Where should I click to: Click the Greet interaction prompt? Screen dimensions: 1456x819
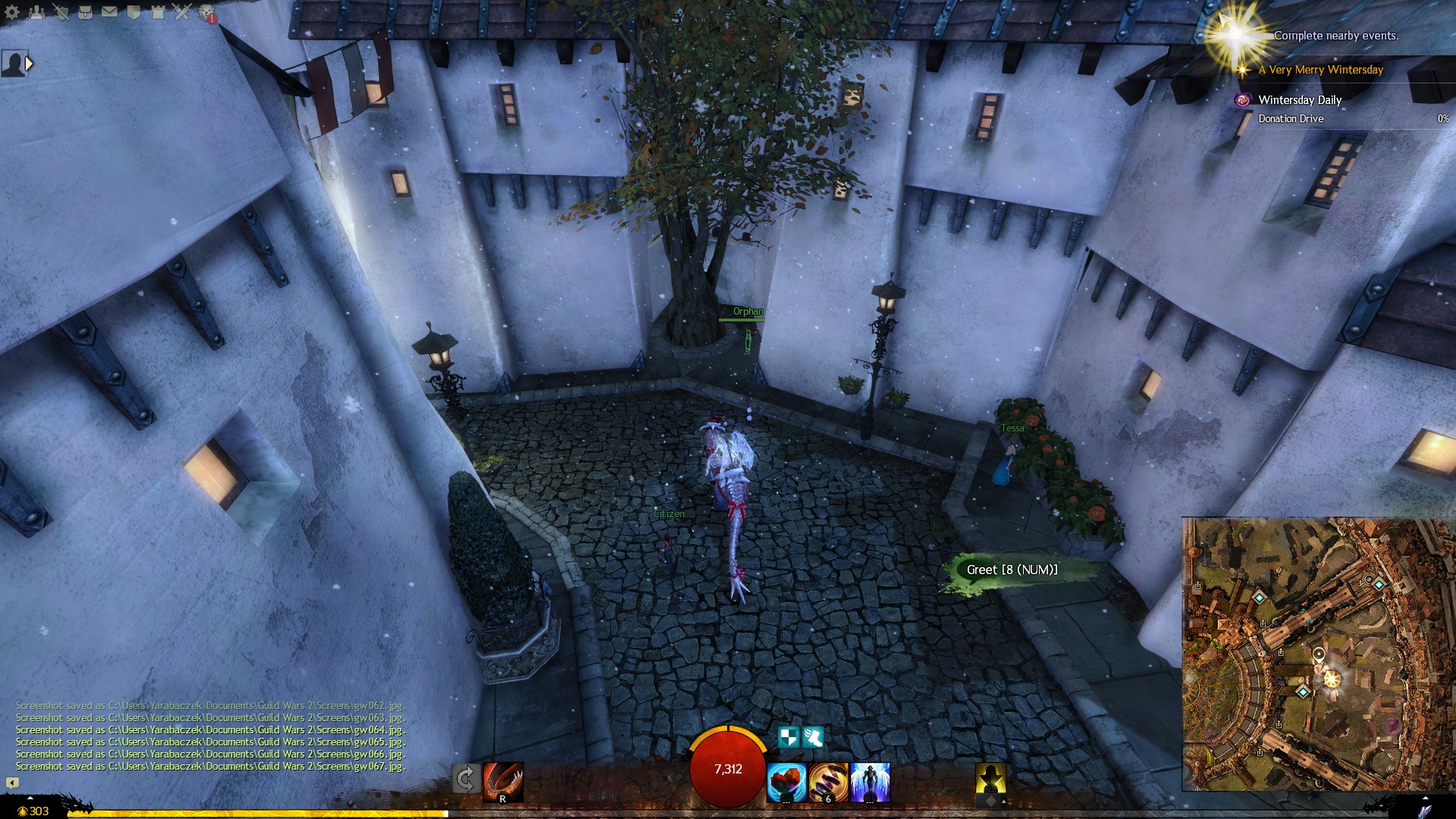(1011, 570)
